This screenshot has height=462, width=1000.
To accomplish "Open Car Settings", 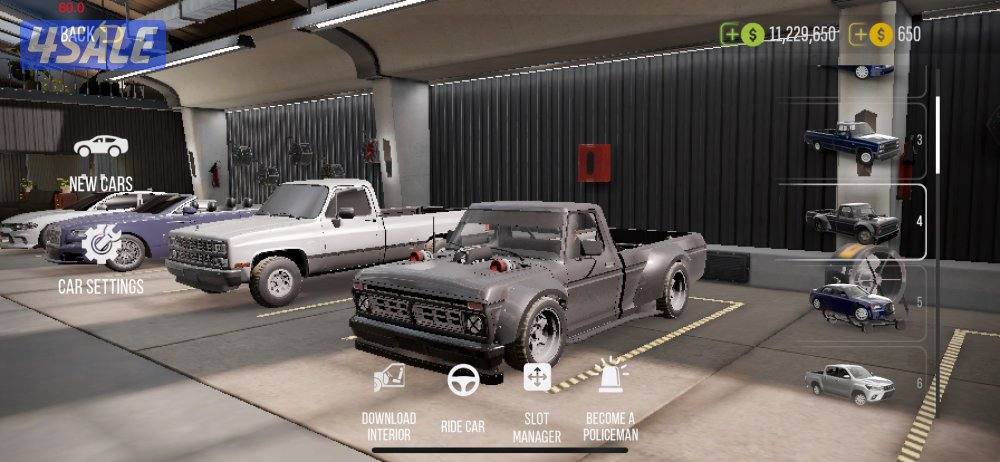I will 101,259.
